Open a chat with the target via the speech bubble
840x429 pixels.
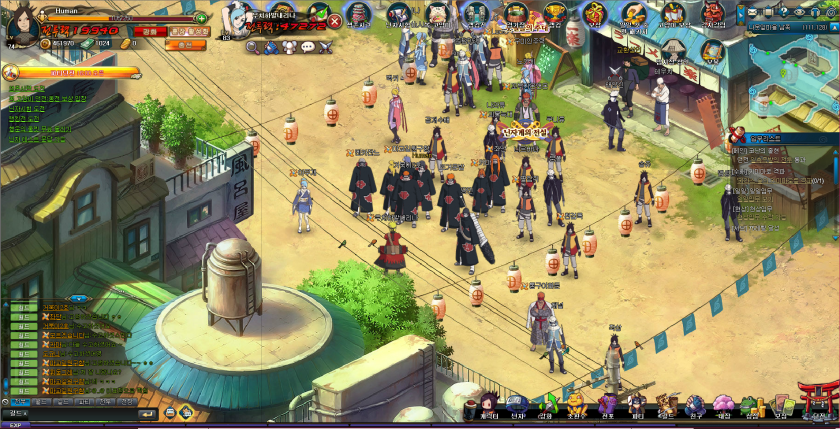point(307,46)
